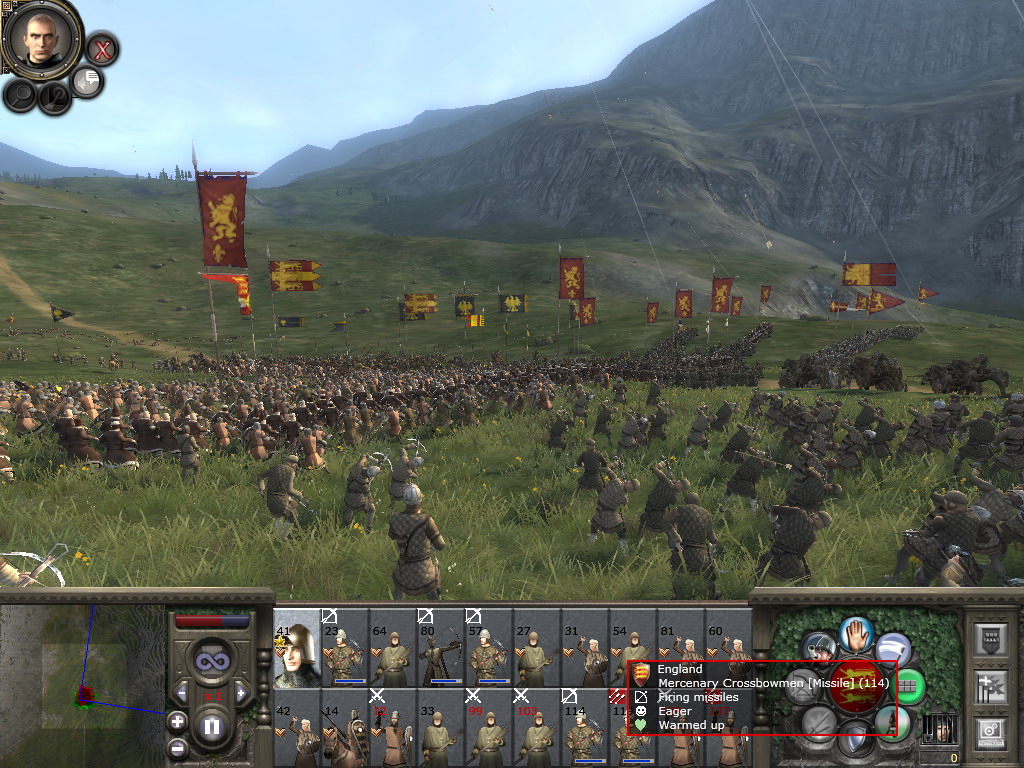
Task: Pause the battle
Action: [x=211, y=727]
